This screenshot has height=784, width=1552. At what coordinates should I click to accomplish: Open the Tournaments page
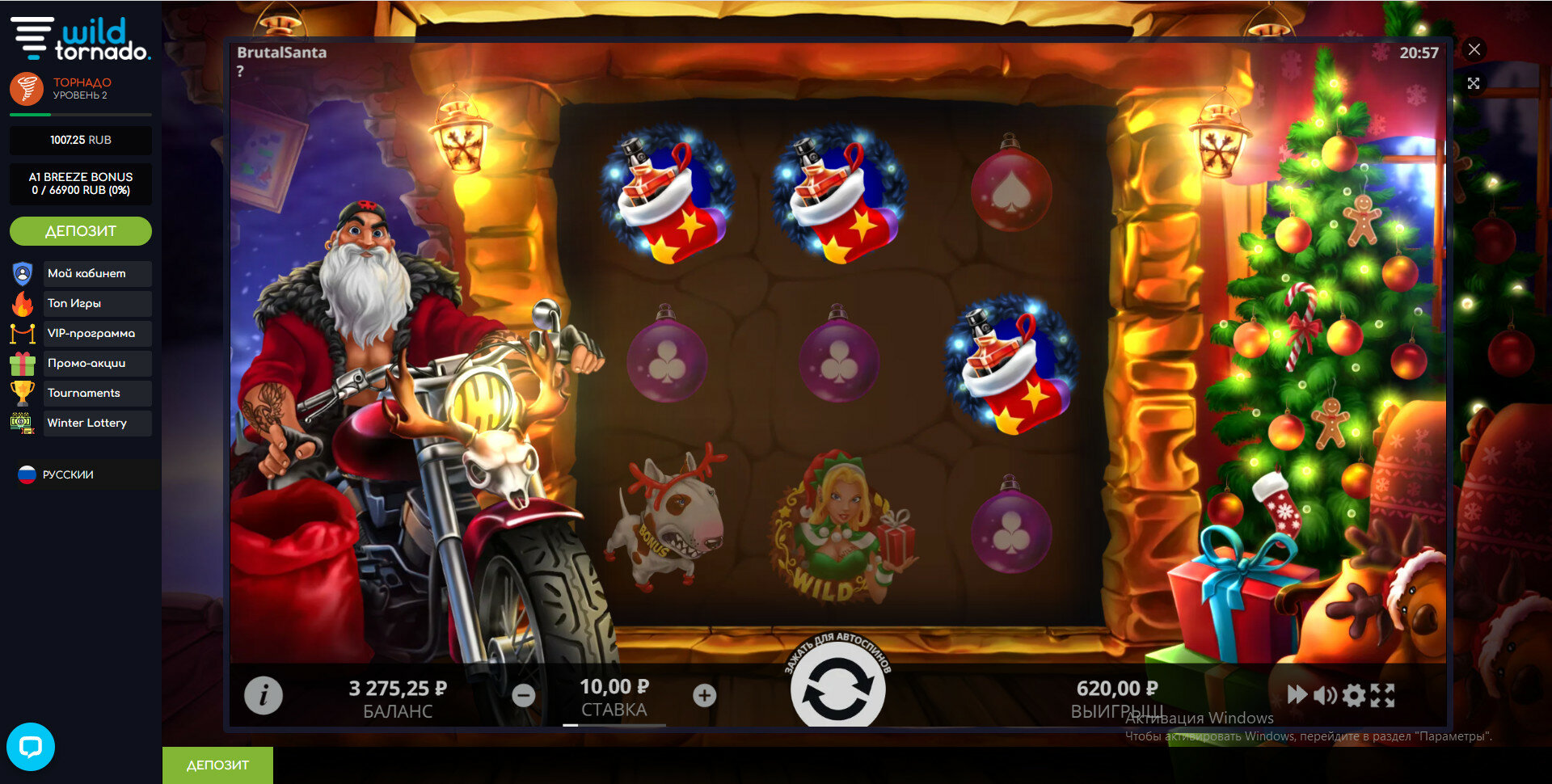point(84,393)
